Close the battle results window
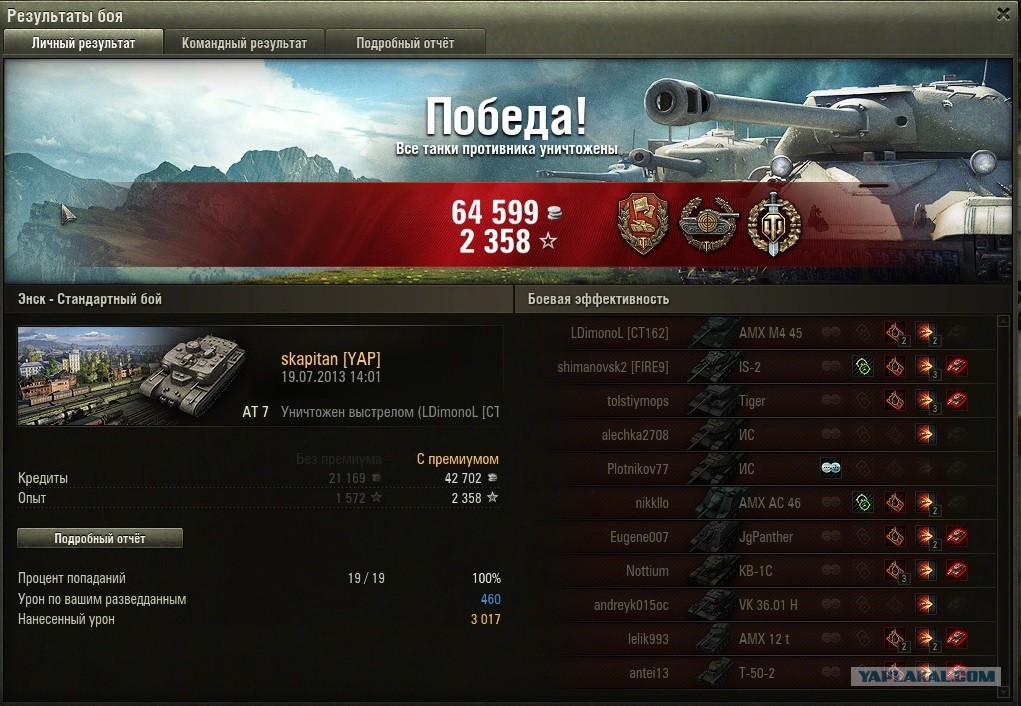This screenshot has height=706, width=1021. [1003, 14]
